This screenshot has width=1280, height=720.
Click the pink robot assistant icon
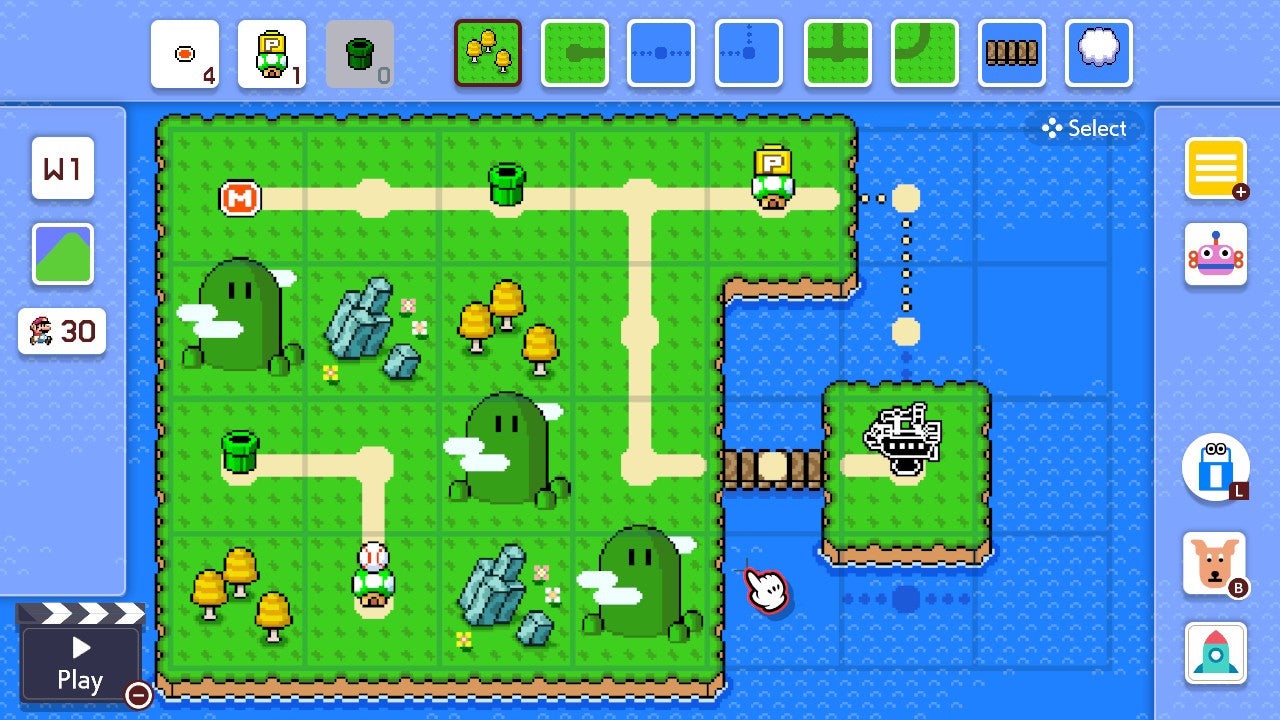(1216, 255)
